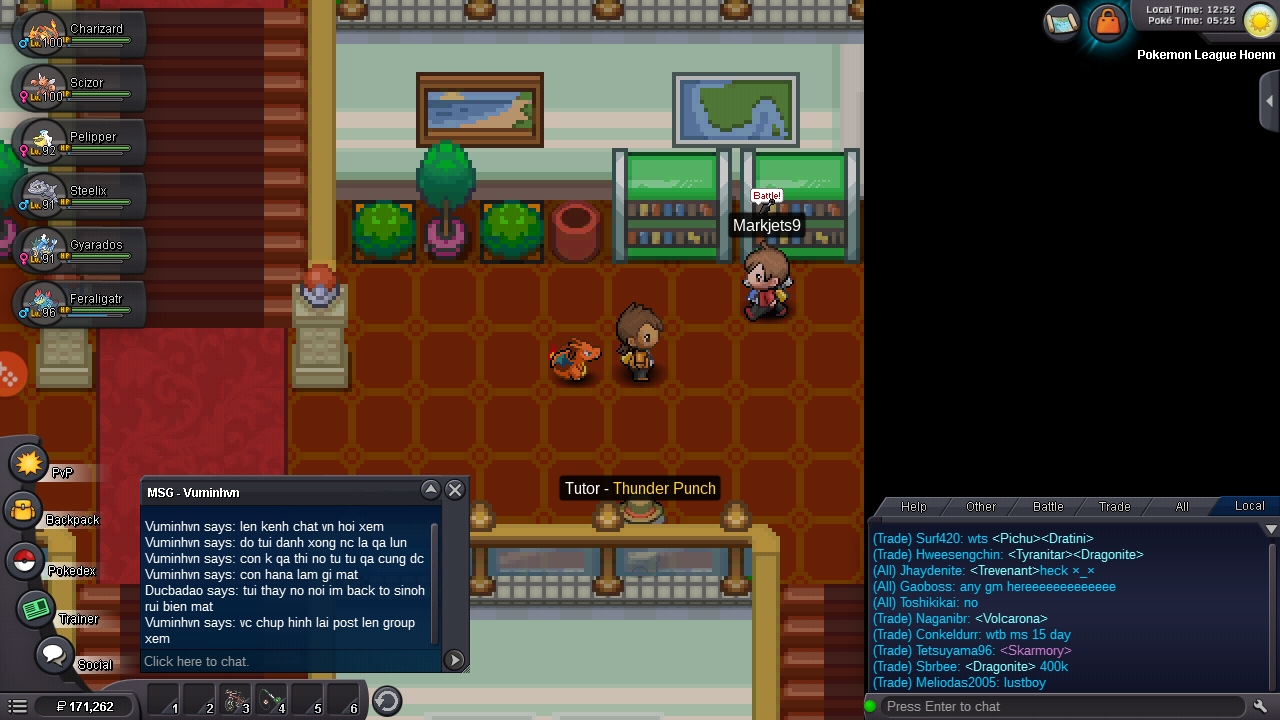Show the Trainer card
This screenshot has height=720, width=1280.
click(x=36, y=610)
